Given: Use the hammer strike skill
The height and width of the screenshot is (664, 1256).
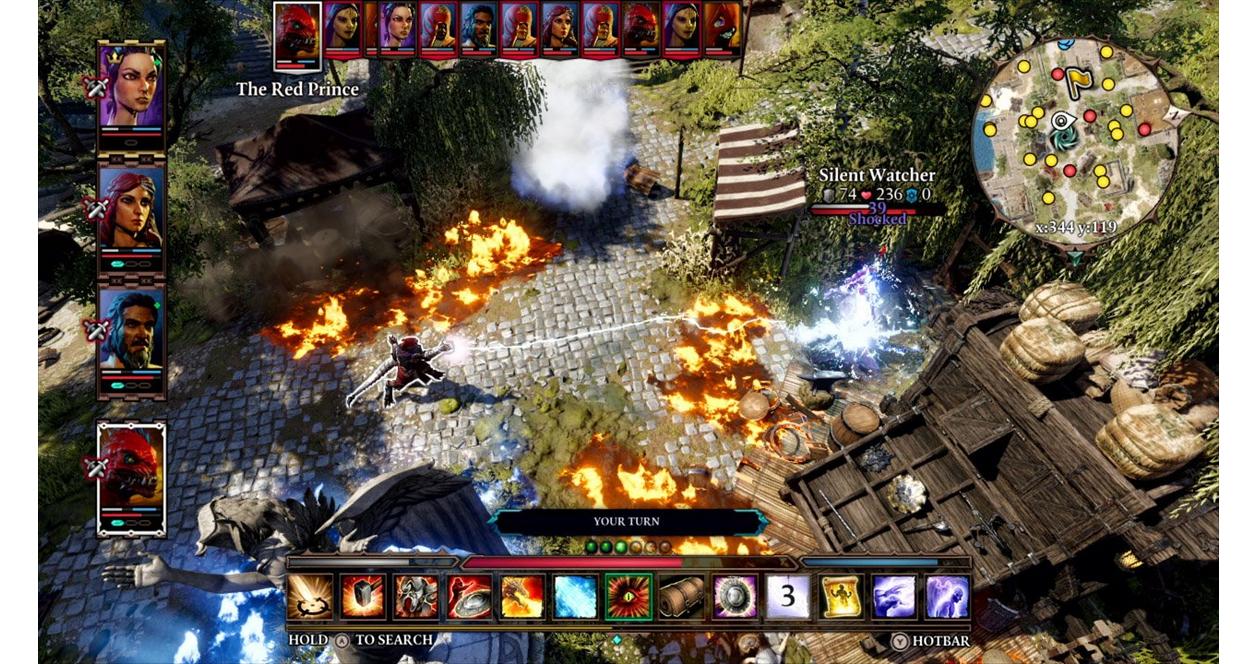Looking at the screenshot, I should 362,596.
